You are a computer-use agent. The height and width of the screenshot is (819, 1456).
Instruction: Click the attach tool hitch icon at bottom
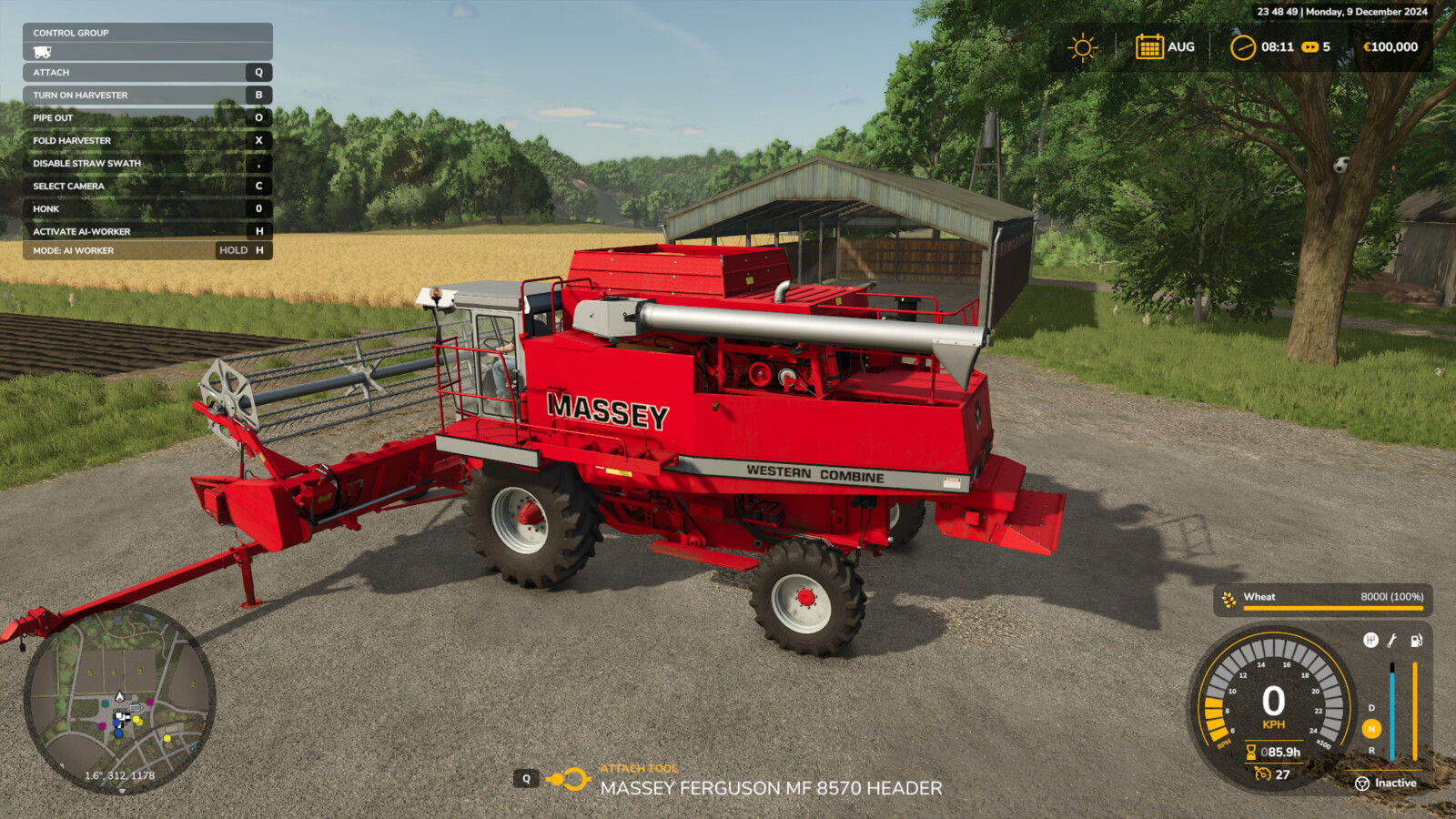pos(568,779)
